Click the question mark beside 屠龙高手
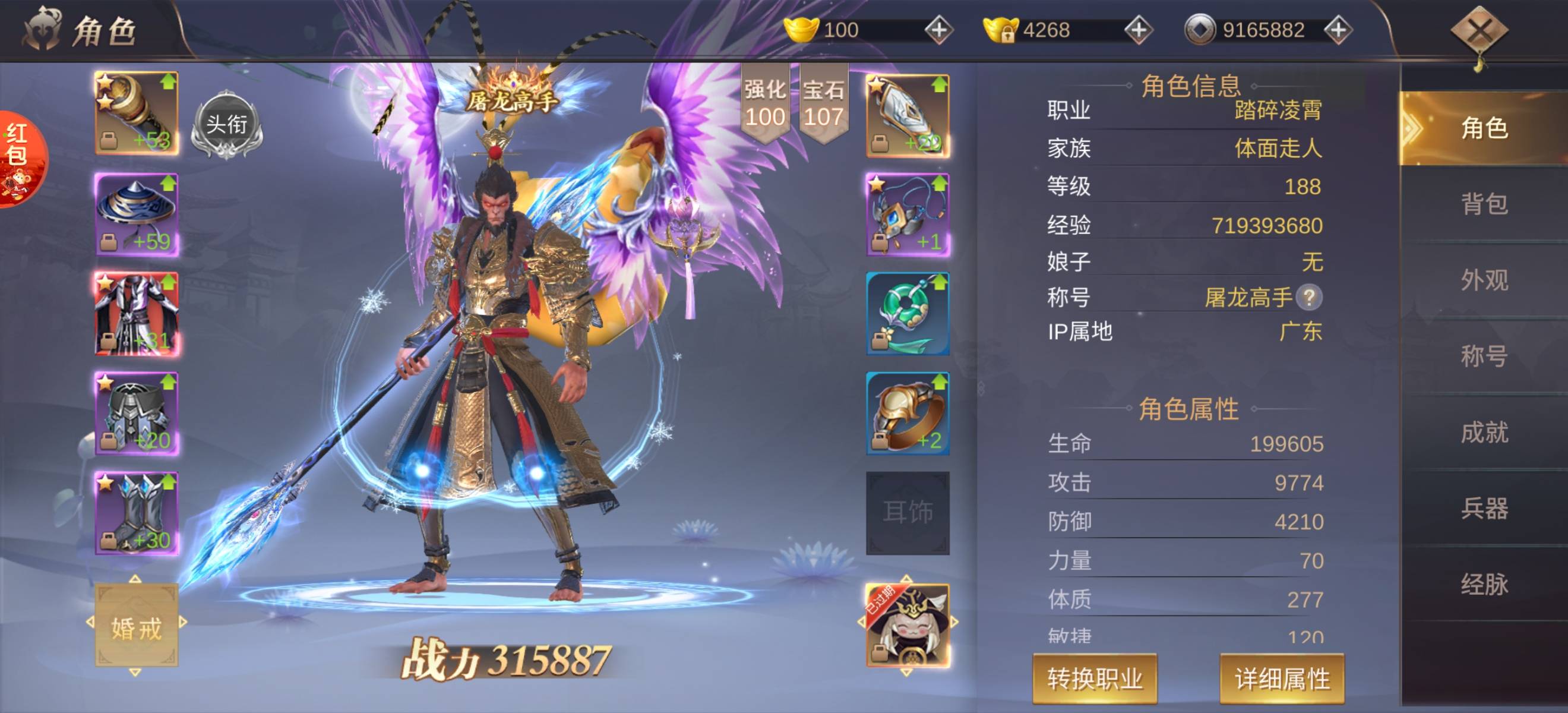Image resolution: width=1568 pixels, height=713 pixels. click(1308, 298)
